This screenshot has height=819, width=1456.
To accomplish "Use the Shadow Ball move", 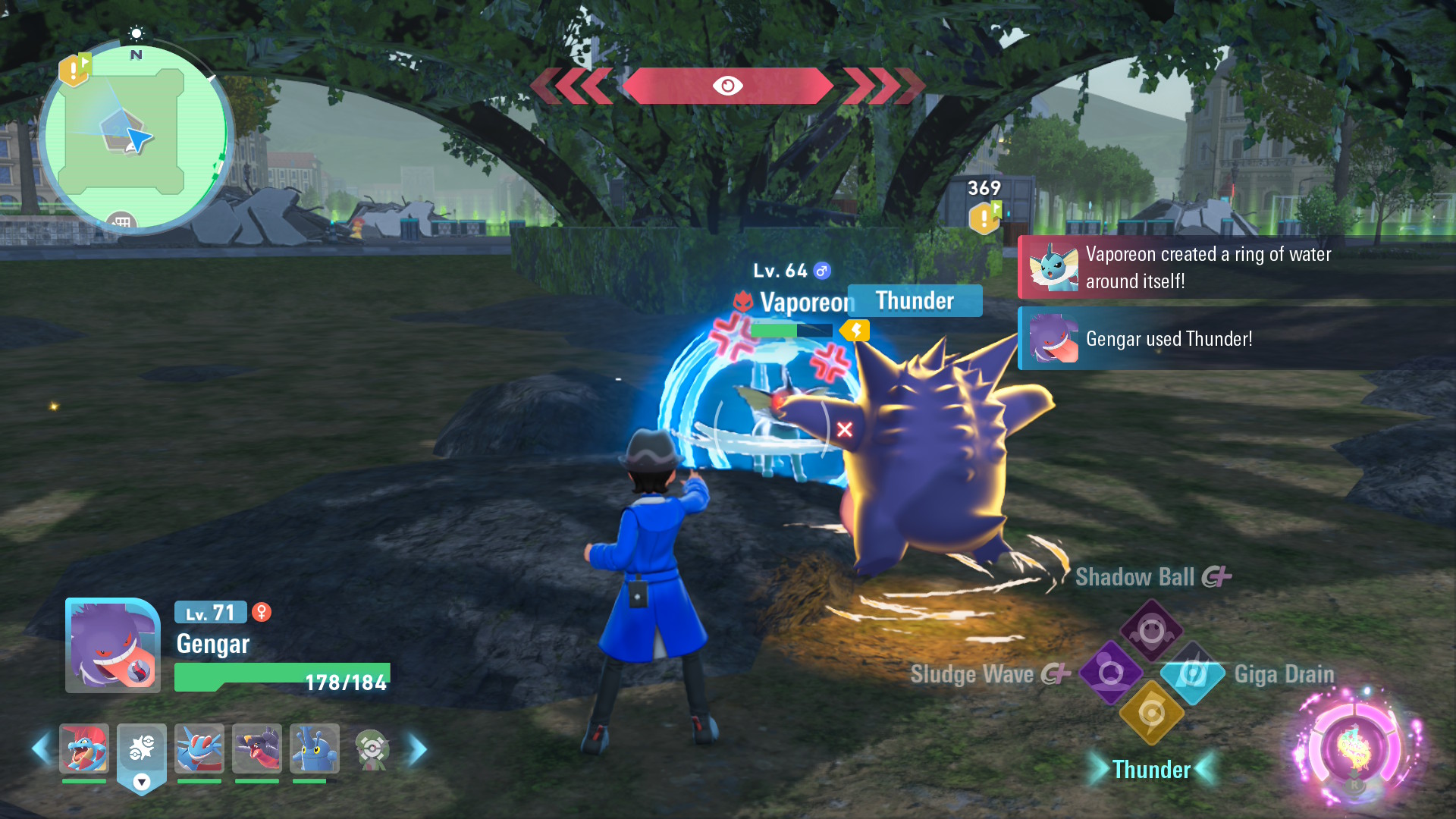I will [x=1151, y=630].
